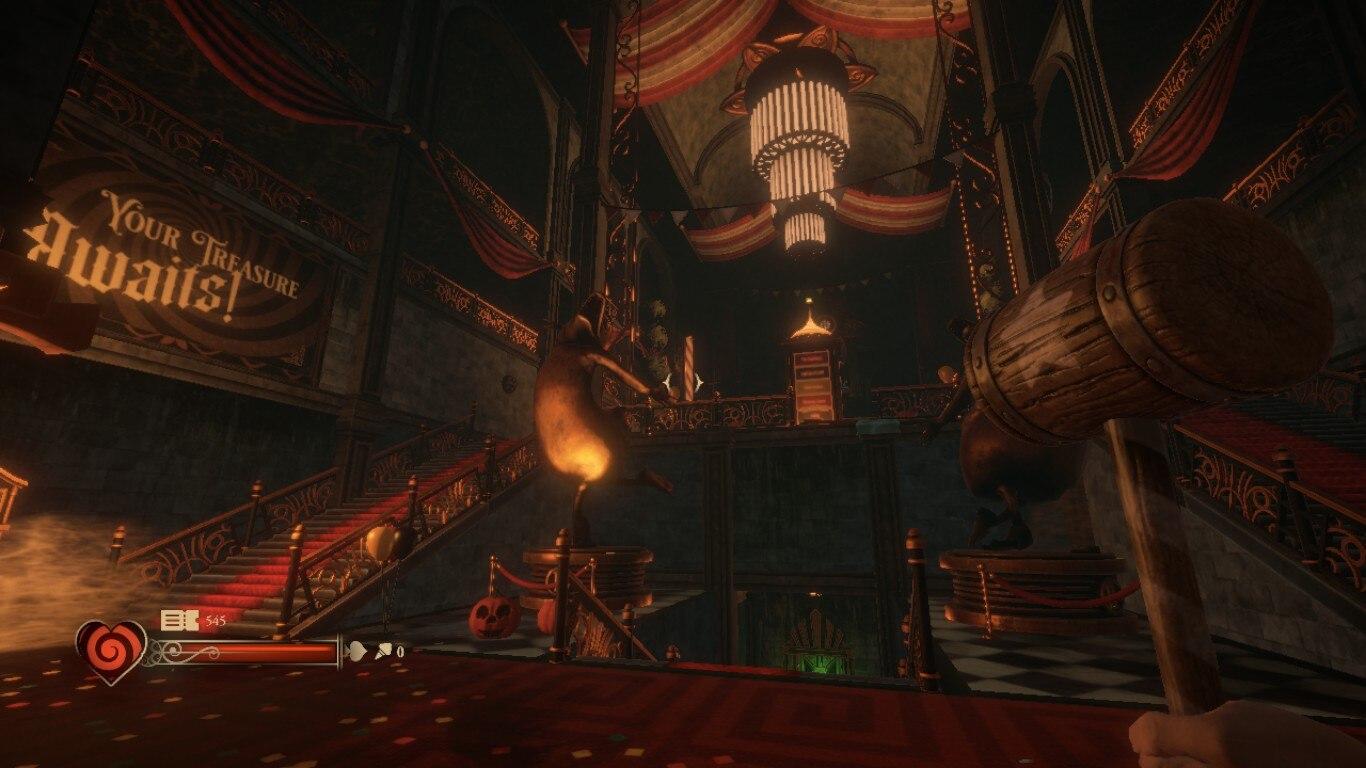Click the white spade icon
The height and width of the screenshot is (768, 1366).
356,651
